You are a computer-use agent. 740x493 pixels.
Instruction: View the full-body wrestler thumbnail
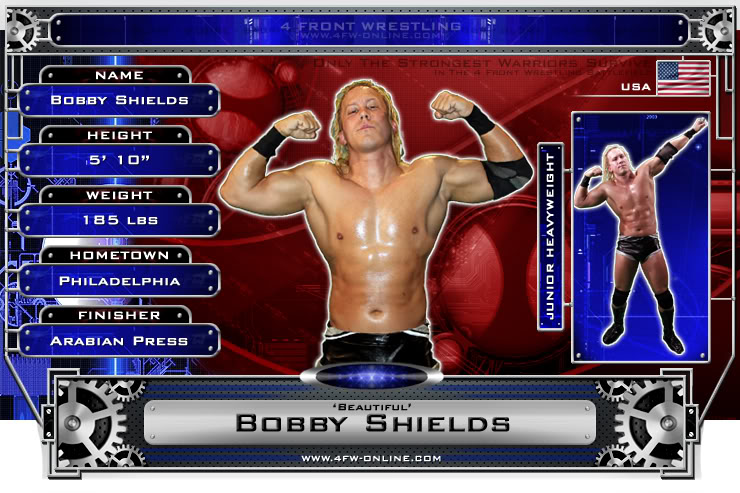coord(640,236)
